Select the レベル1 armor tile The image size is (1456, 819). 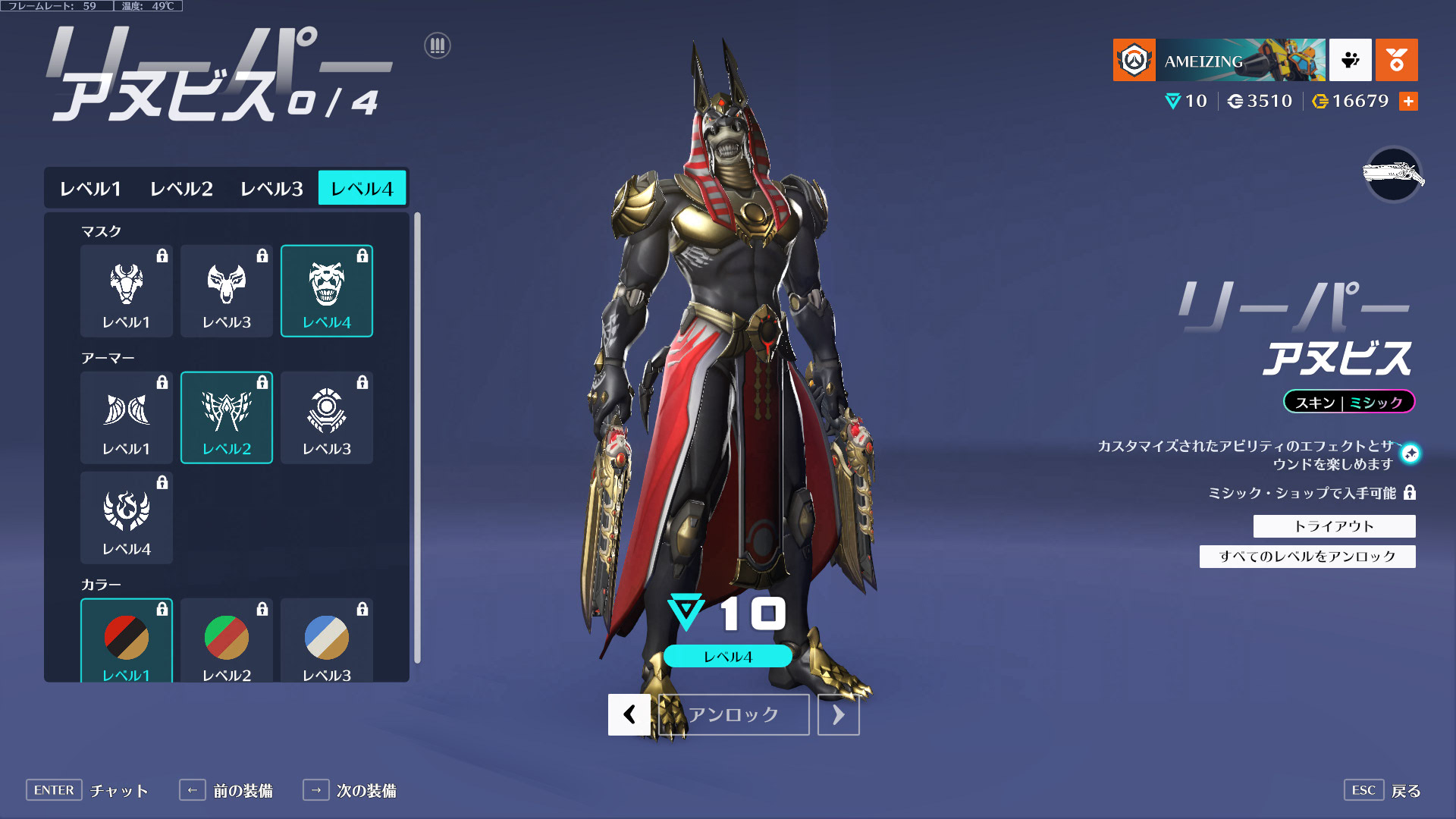pos(127,417)
